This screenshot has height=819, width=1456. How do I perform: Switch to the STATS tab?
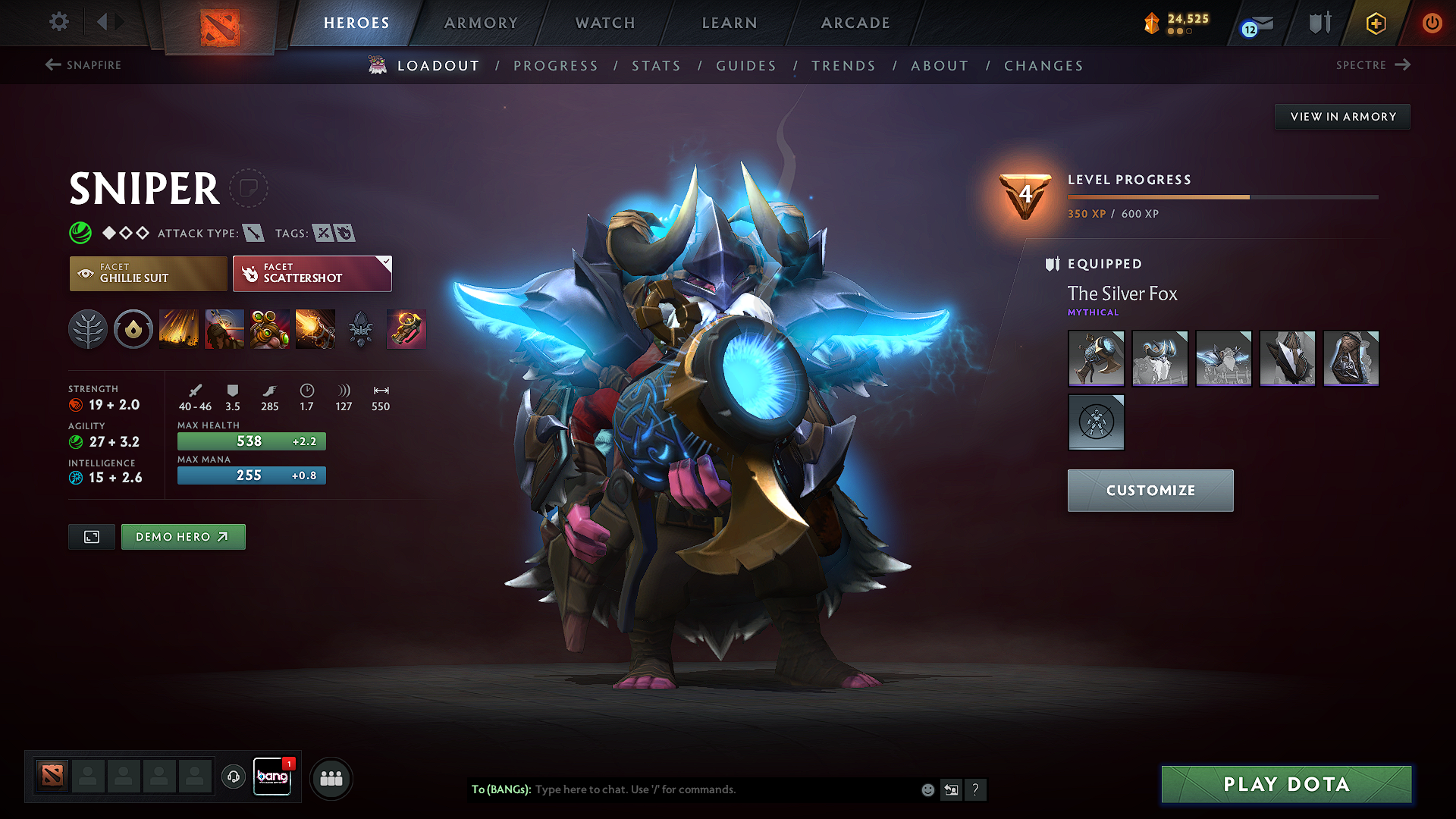click(x=657, y=66)
